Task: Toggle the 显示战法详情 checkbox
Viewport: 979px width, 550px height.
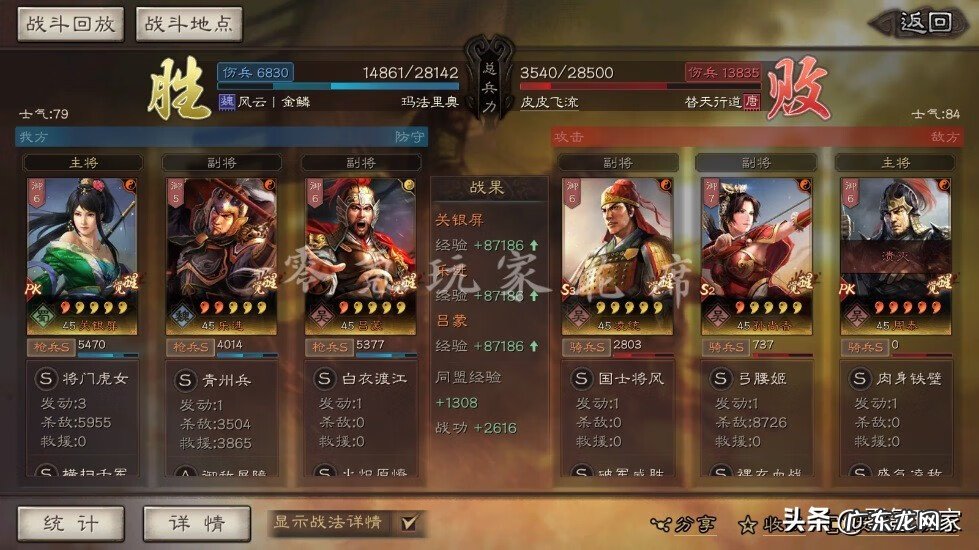Action: [x=407, y=522]
